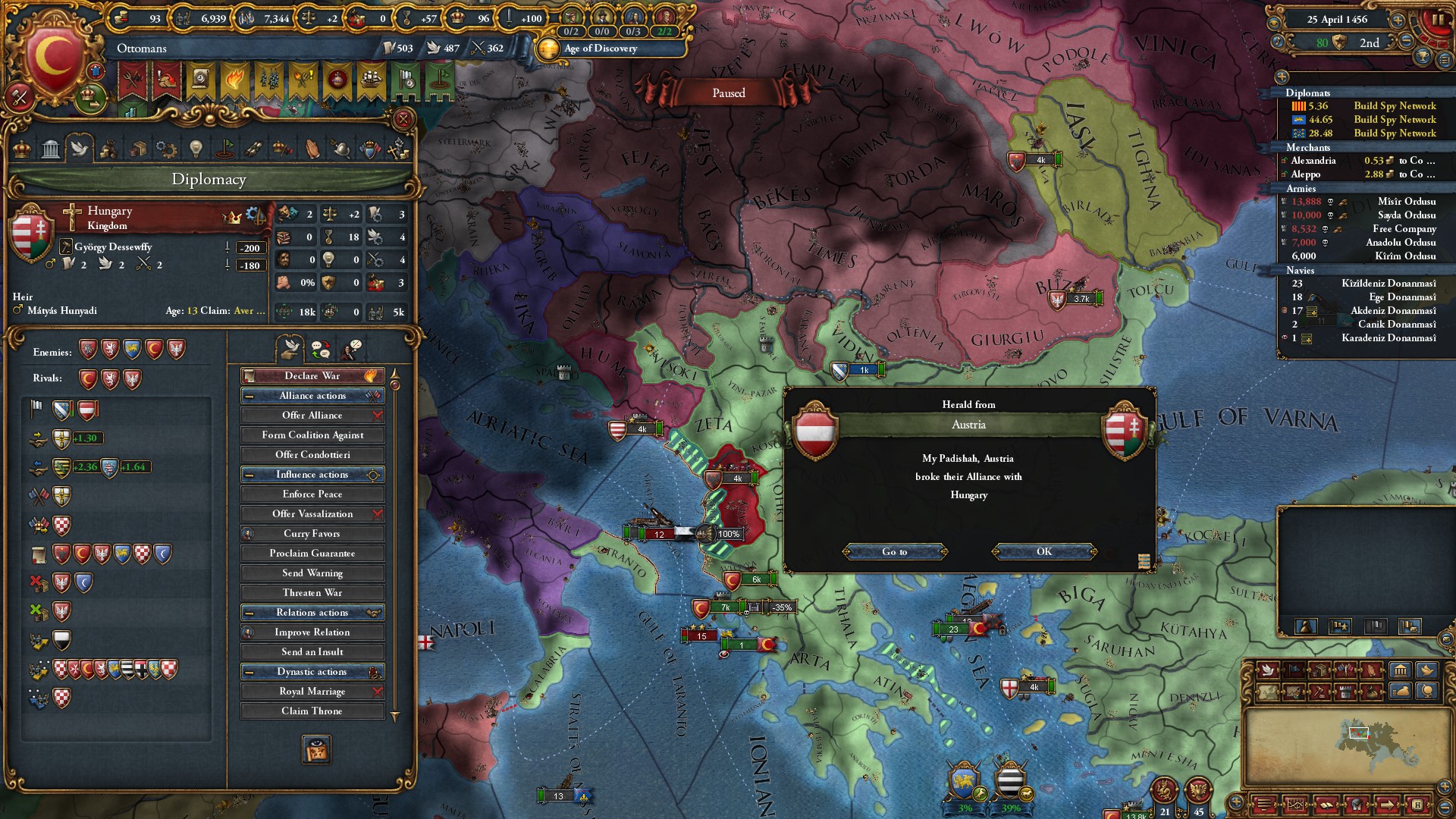Viewport: 1456px width, 819px height.
Task: Close the Diplomacy panel
Action: point(403,119)
